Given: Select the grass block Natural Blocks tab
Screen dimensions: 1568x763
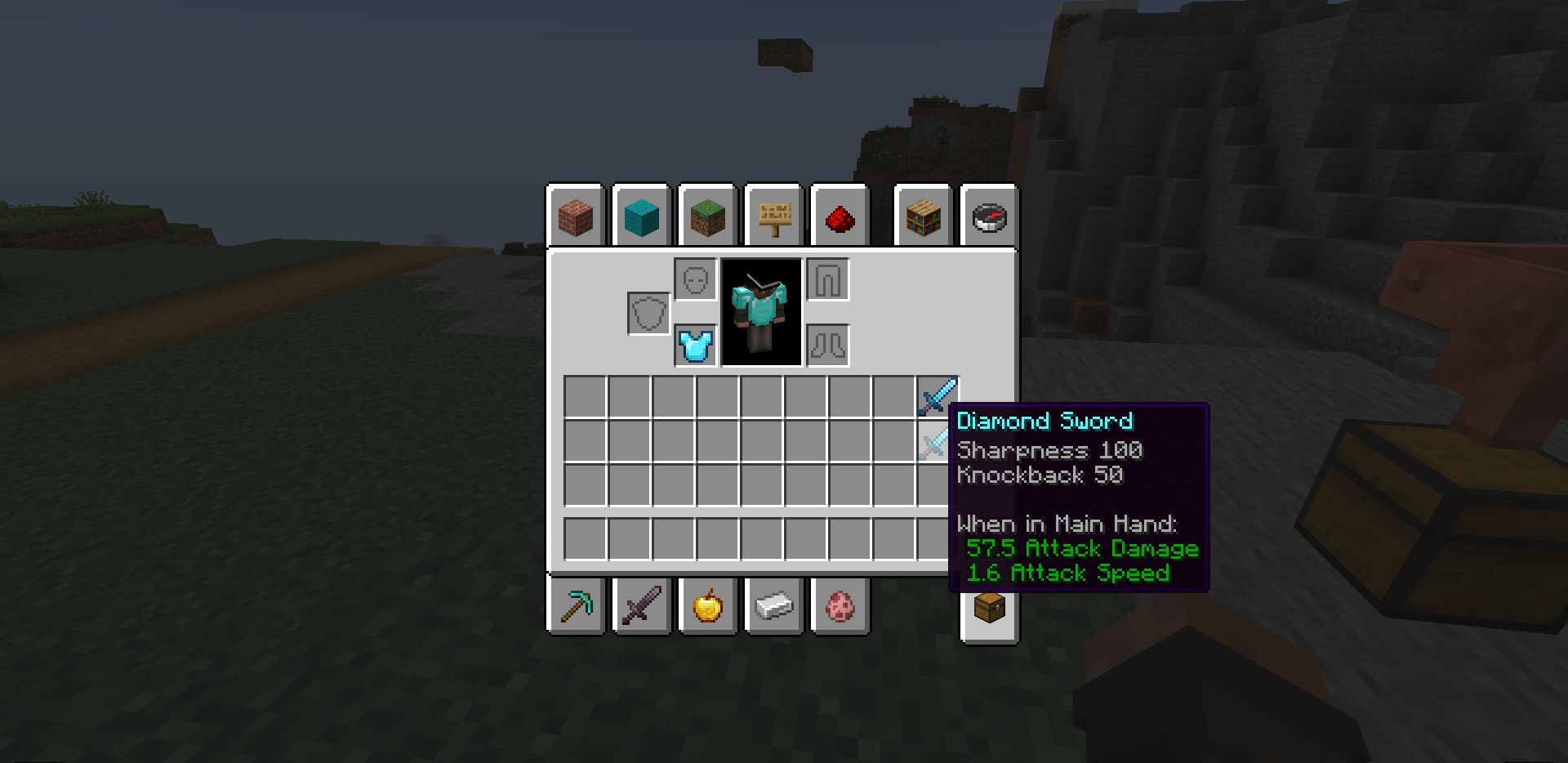Looking at the screenshot, I should pos(708,216).
